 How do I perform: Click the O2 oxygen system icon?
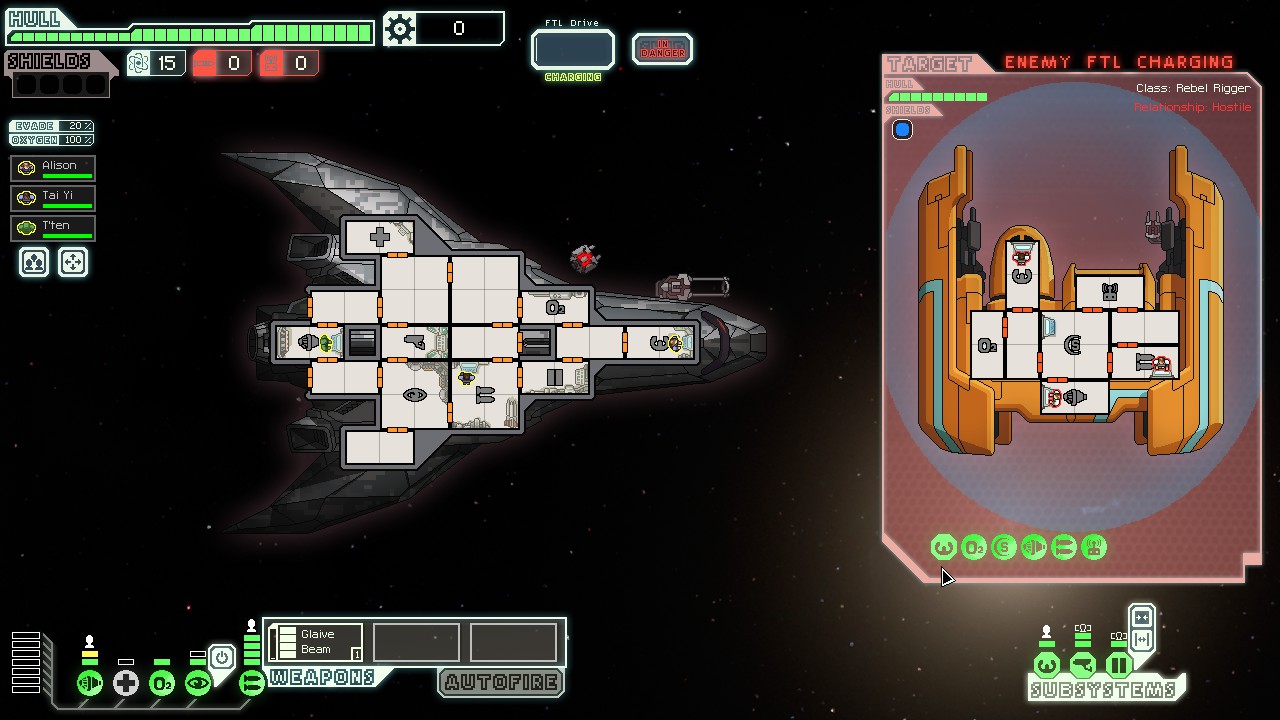point(161,683)
